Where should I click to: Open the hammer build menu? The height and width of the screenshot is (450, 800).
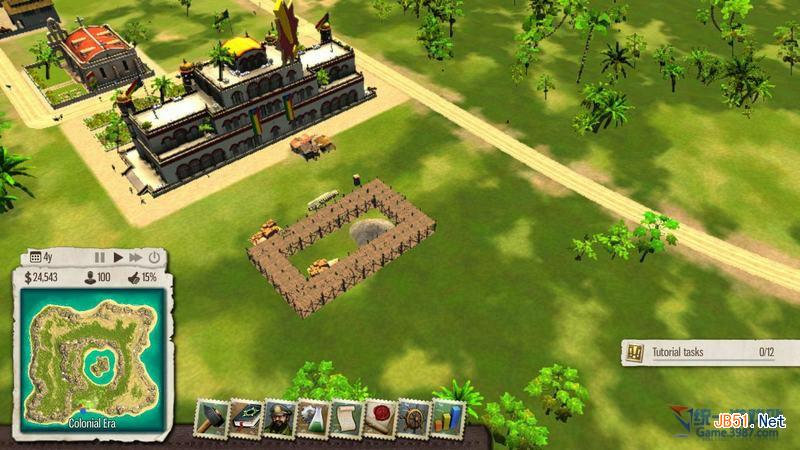(211, 418)
